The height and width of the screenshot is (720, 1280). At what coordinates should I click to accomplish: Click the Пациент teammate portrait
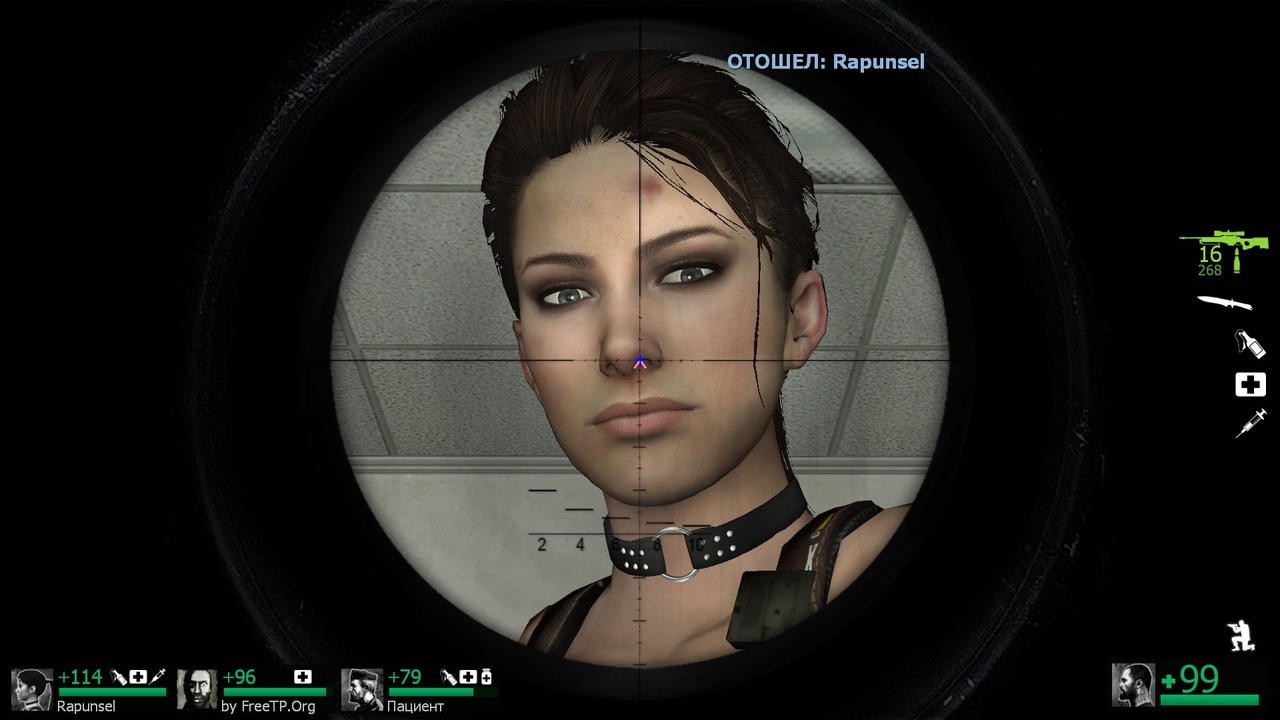pos(362,689)
